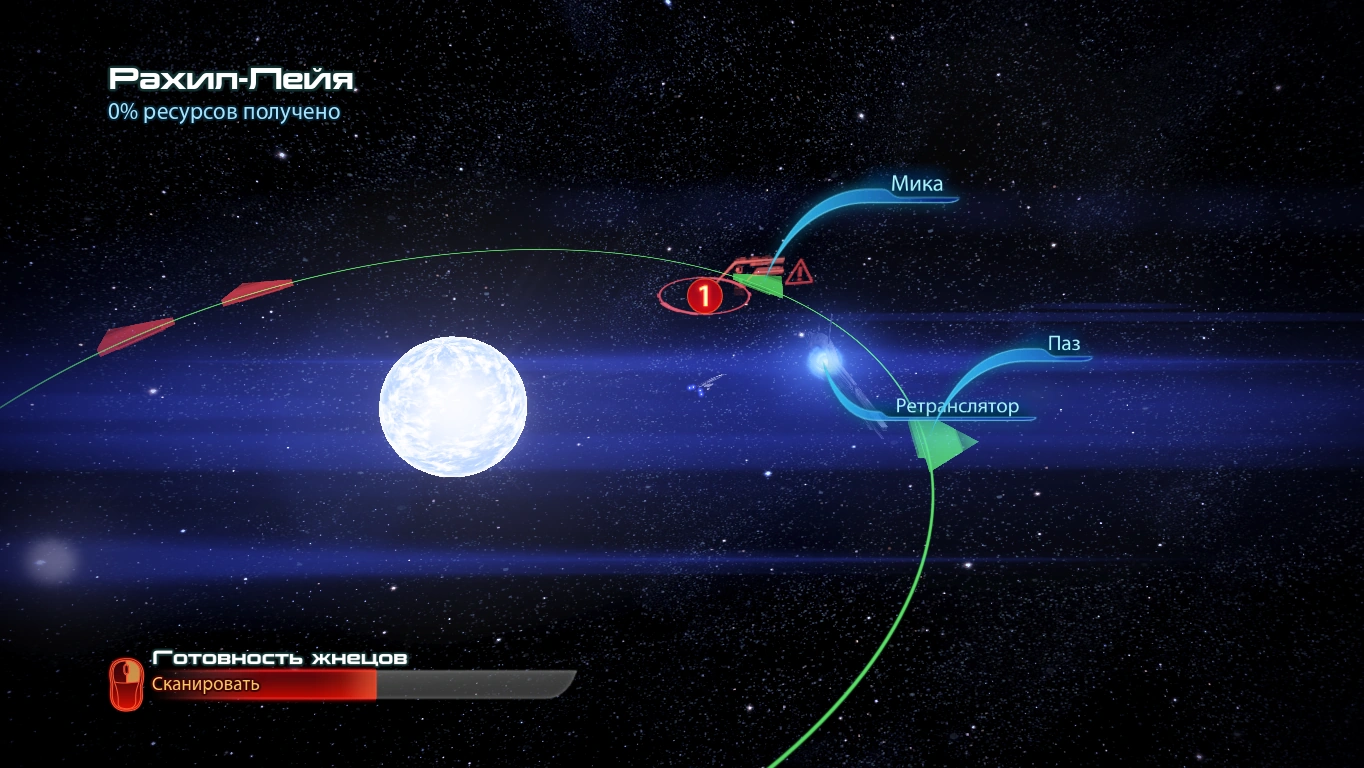Select the Паз planet label
This screenshot has width=1364, height=768.
click(1064, 345)
